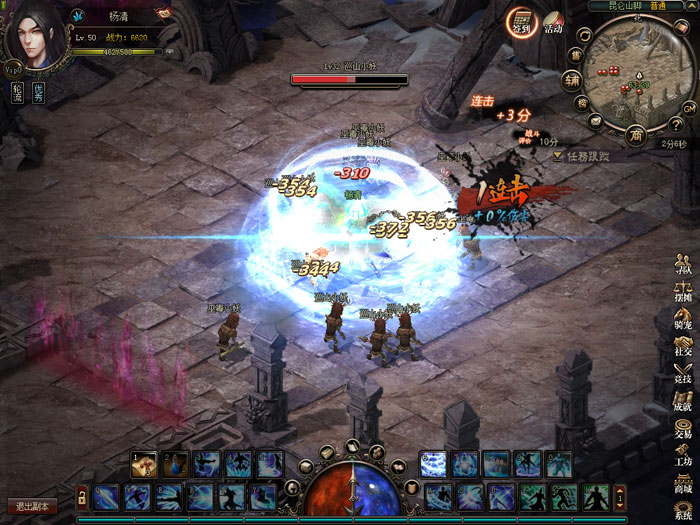Image resolution: width=700 pixels, height=525 pixels.
Task: Open the mail envelope icon
Action: [596, 122]
